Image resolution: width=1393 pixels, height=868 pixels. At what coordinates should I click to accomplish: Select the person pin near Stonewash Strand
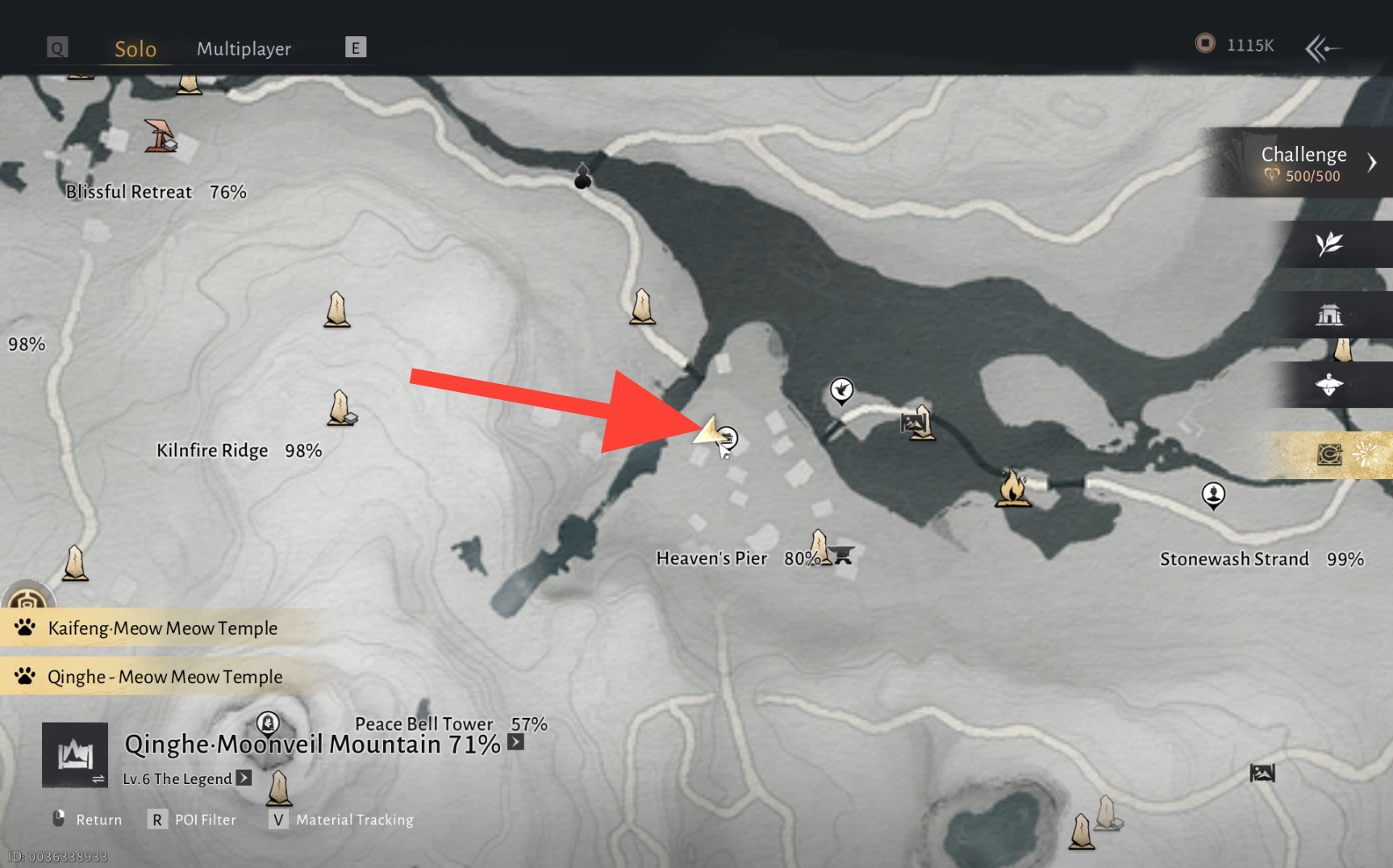coord(1213,495)
